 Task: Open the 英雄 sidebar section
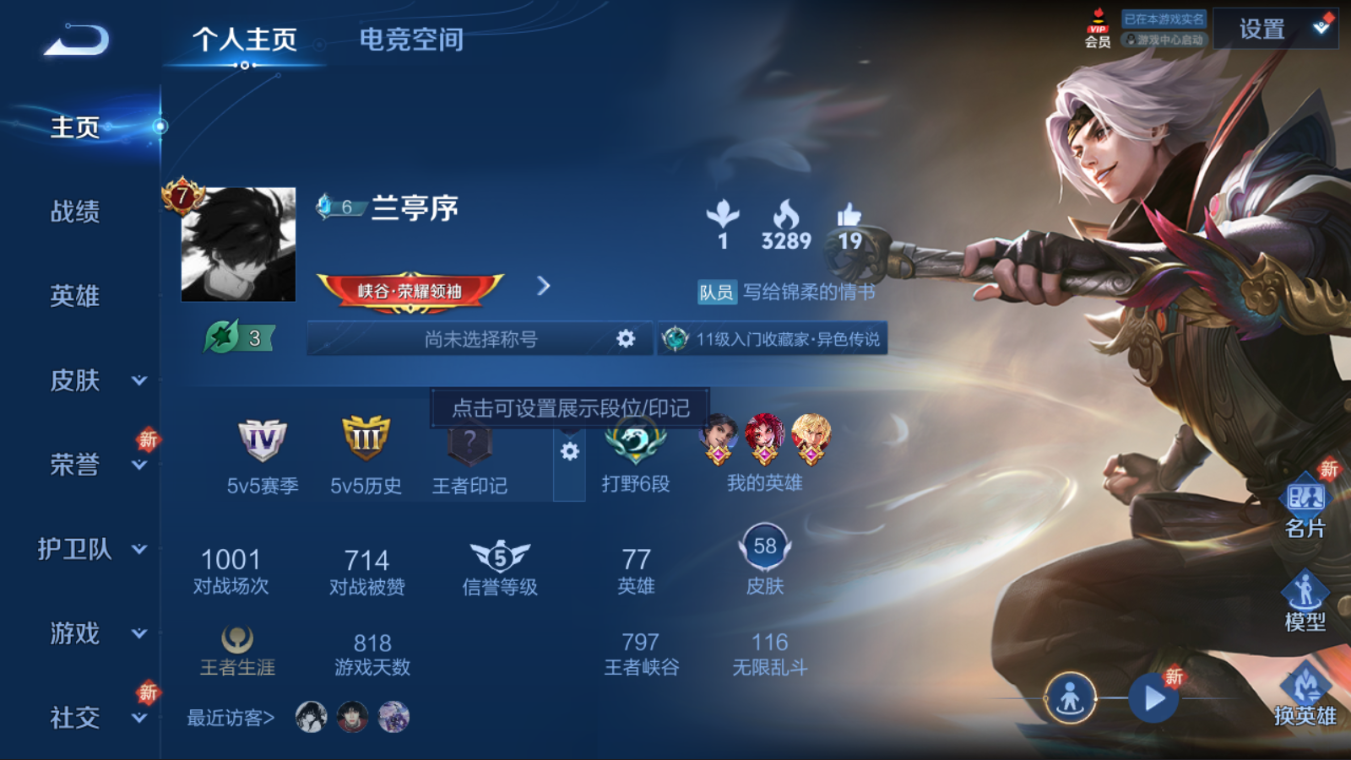(75, 296)
